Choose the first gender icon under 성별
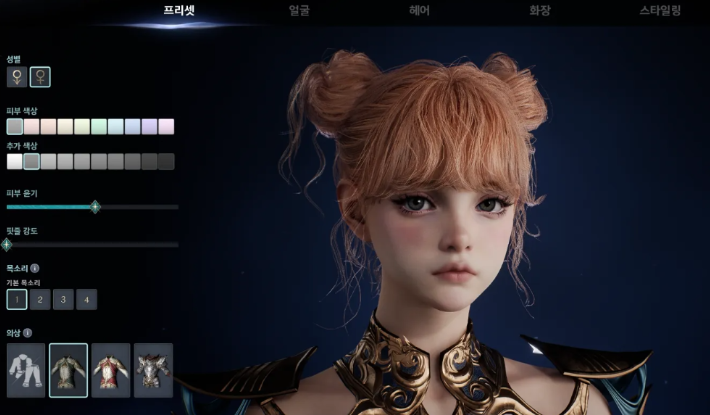 pos(16,76)
